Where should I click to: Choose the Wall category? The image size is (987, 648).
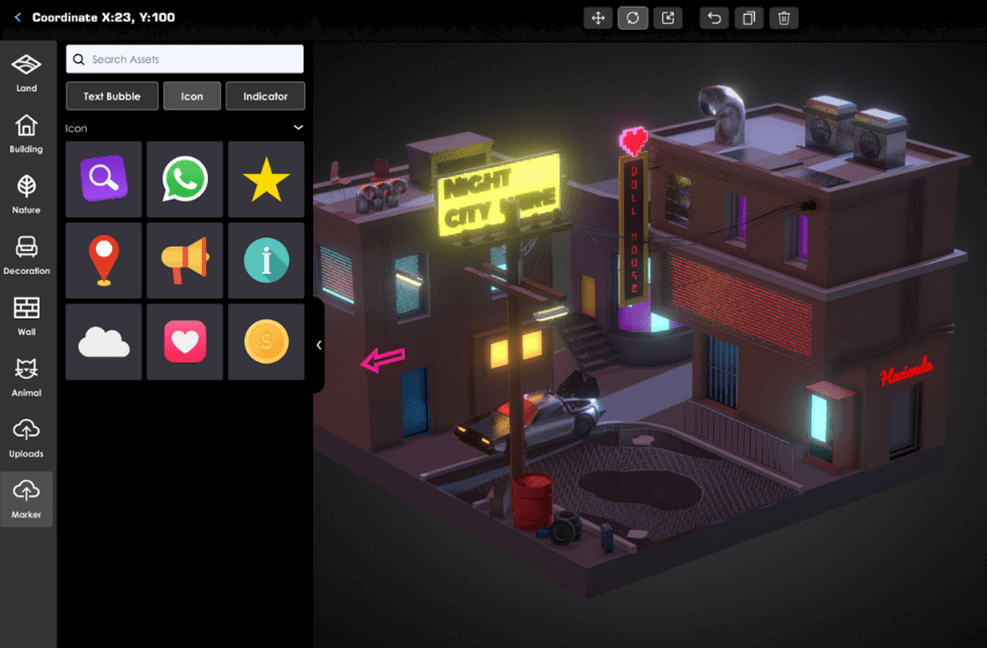(x=27, y=317)
